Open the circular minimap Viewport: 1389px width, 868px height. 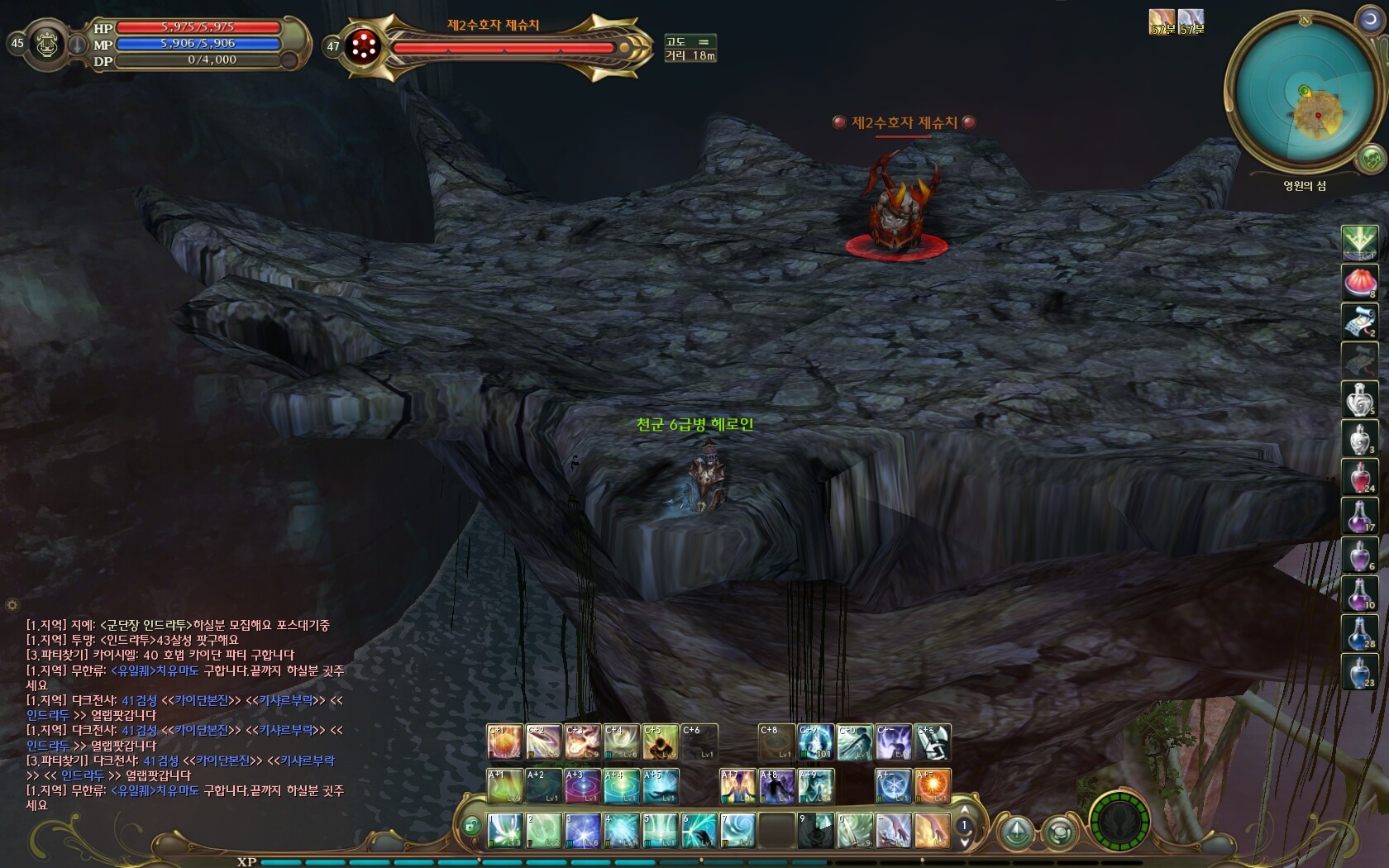pyautogui.click(x=1304, y=92)
